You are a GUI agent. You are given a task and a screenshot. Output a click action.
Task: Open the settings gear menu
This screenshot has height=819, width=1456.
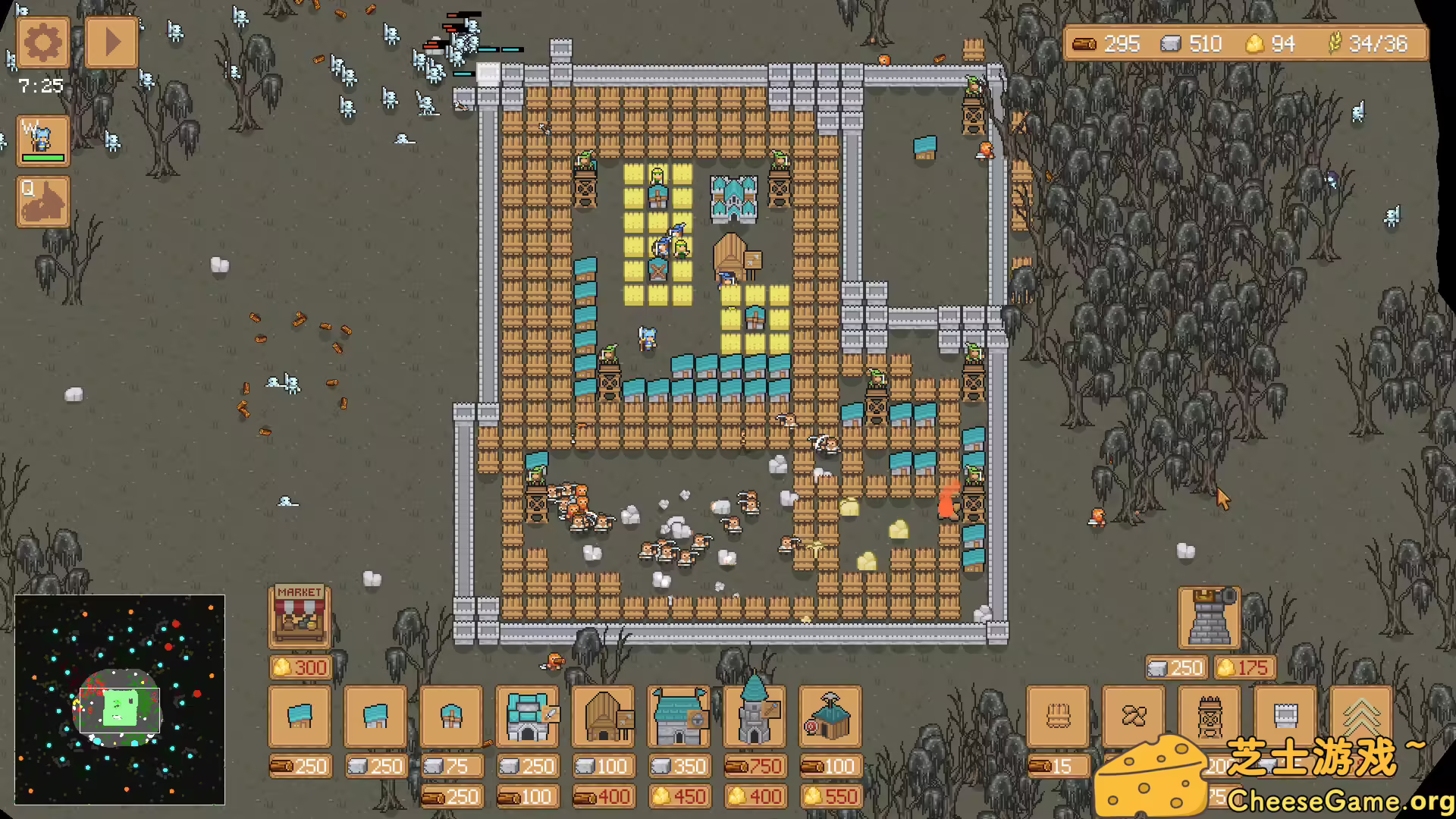pyautogui.click(x=42, y=43)
